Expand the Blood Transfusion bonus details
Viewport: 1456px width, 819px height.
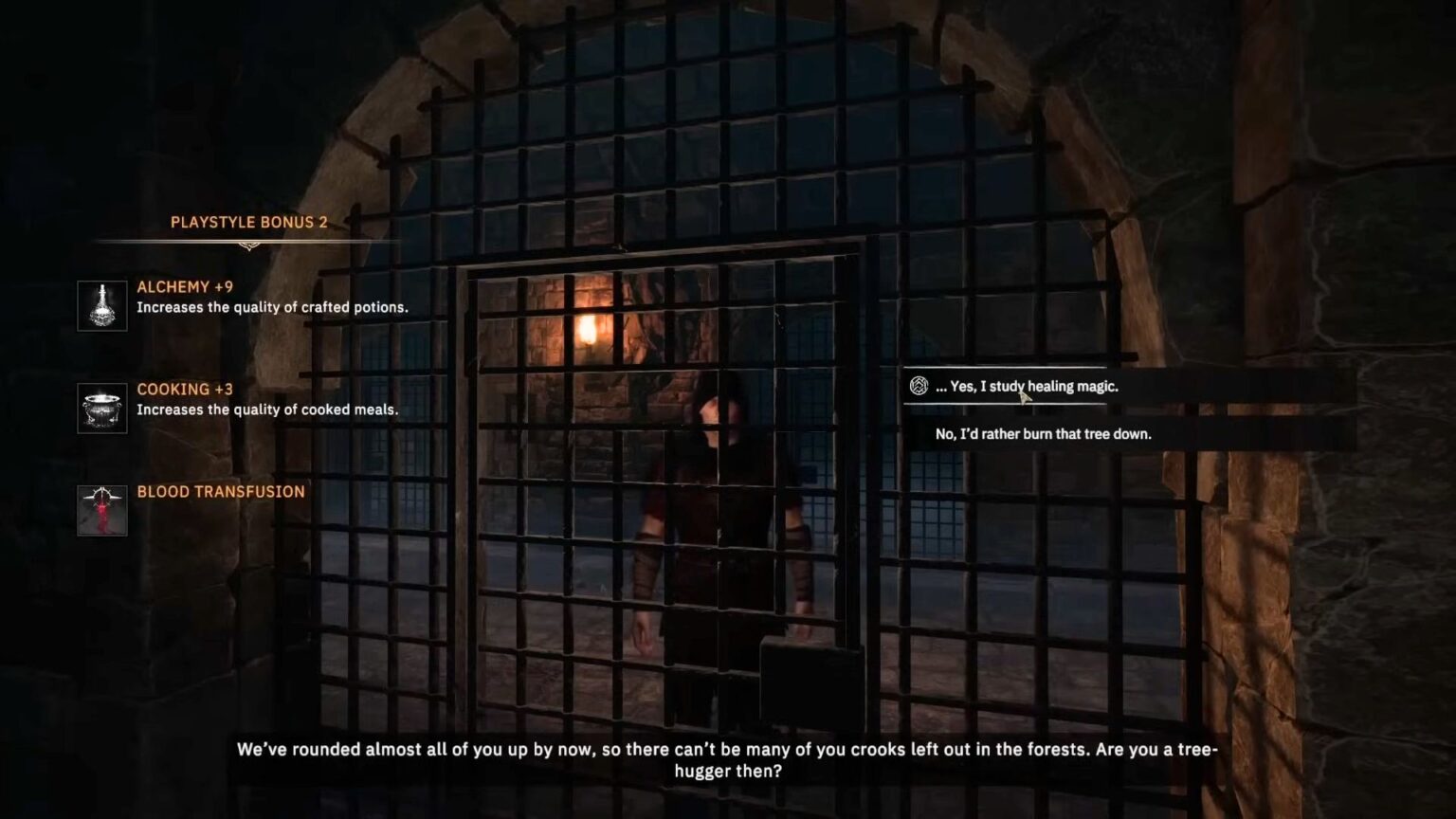coord(220,491)
